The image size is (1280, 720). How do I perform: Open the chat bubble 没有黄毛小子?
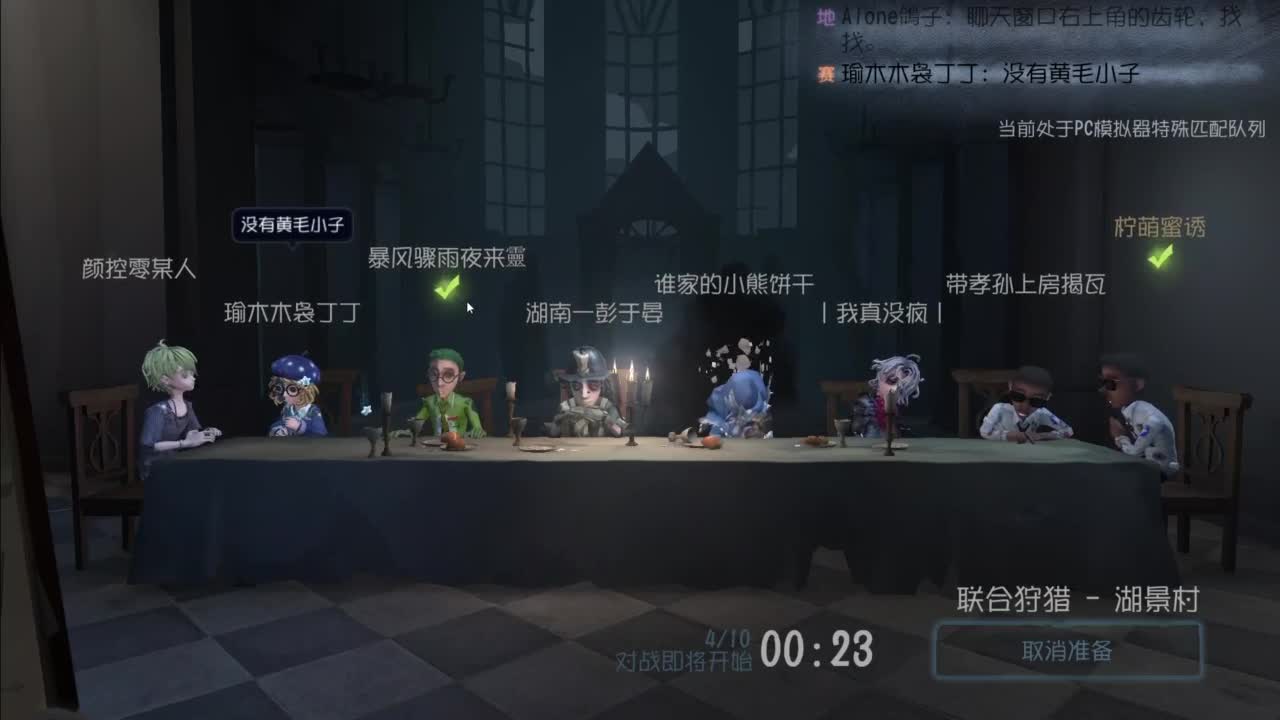pos(295,225)
